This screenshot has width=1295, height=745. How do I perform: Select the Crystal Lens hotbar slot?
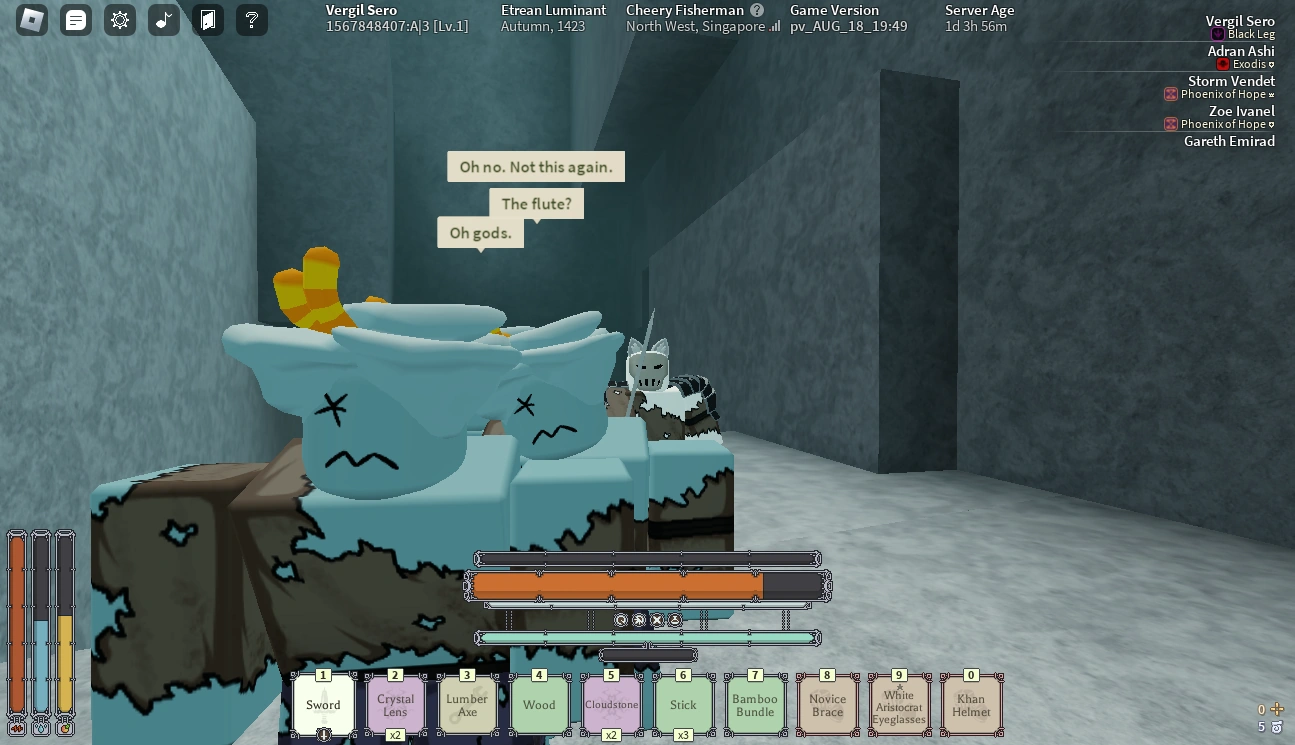pyautogui.click(x=395, y=704)
